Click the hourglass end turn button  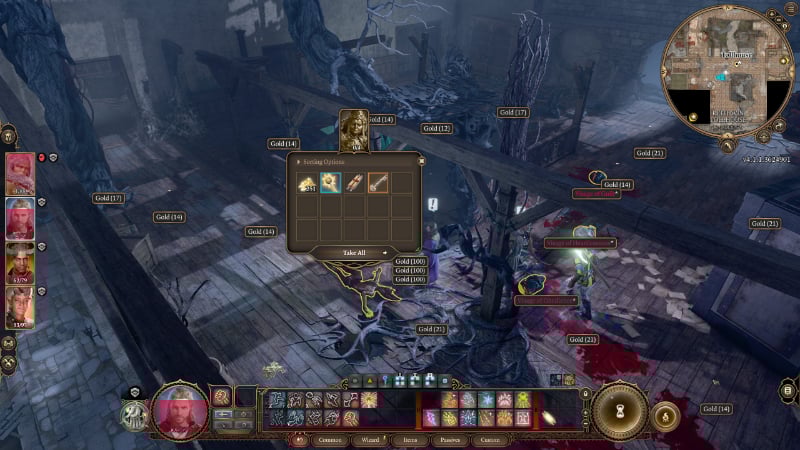click(618, 410)
